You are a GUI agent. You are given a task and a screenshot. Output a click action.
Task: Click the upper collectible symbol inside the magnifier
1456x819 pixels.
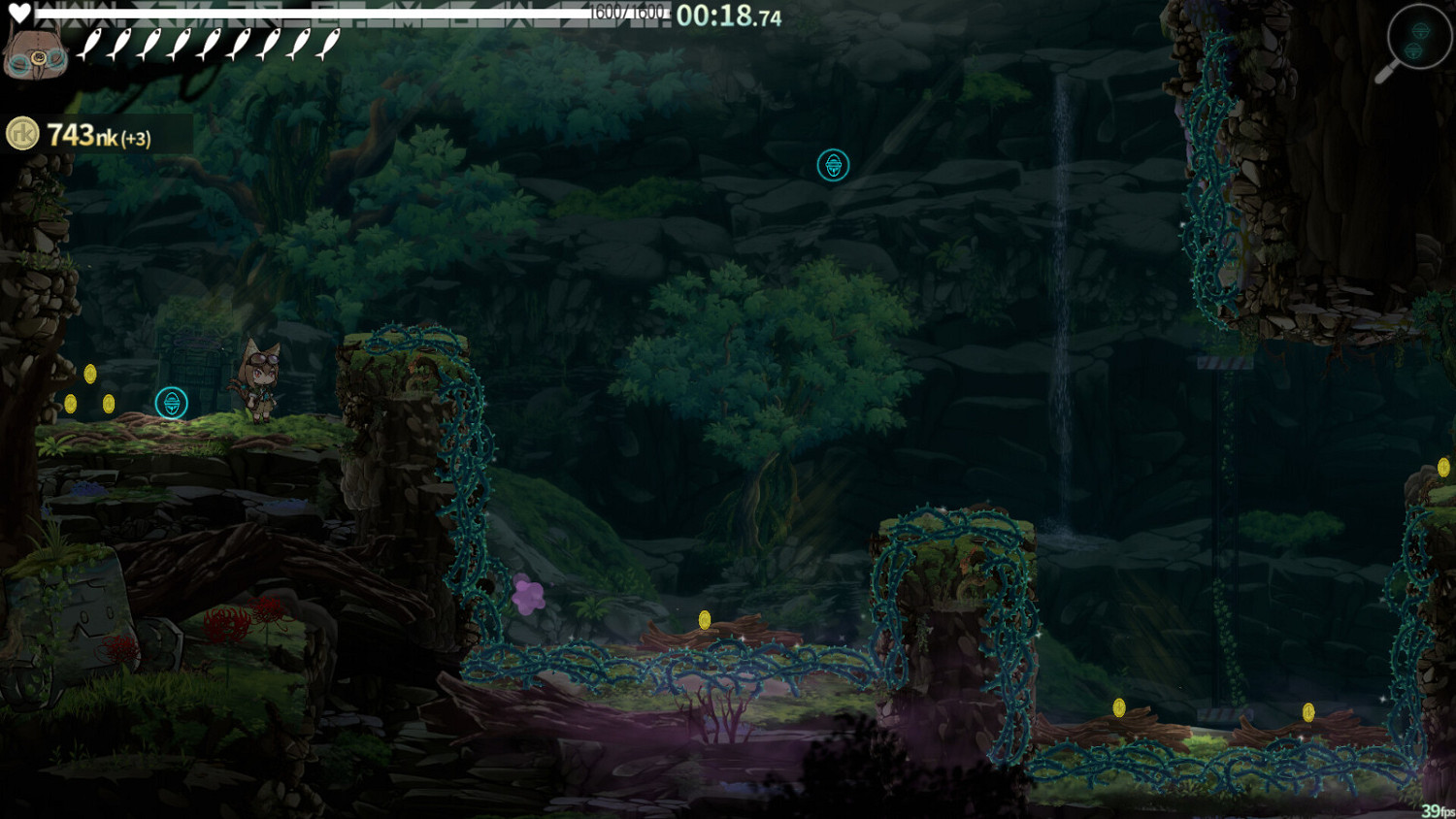tap(1420, 32)
